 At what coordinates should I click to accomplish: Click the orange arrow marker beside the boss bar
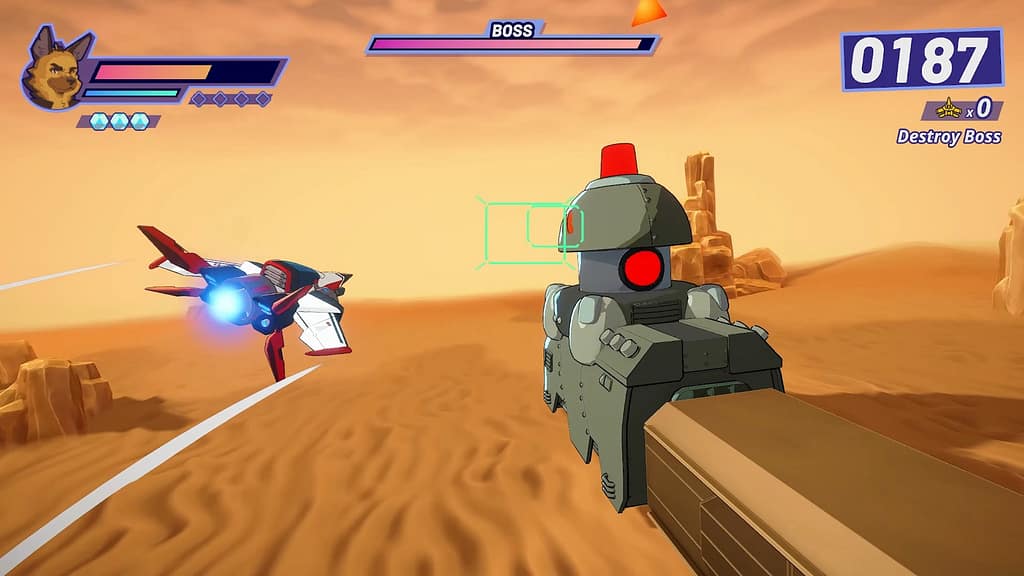[x=648, y=12]
